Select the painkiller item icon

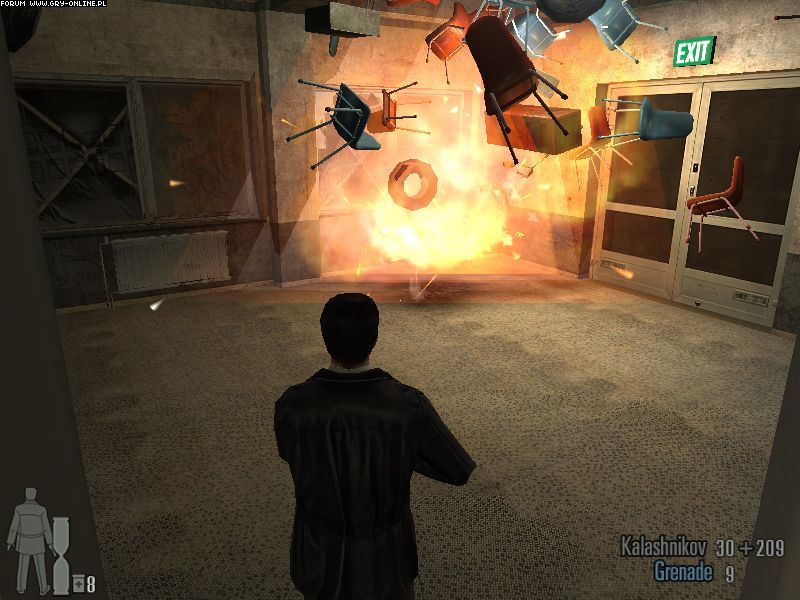78,583
